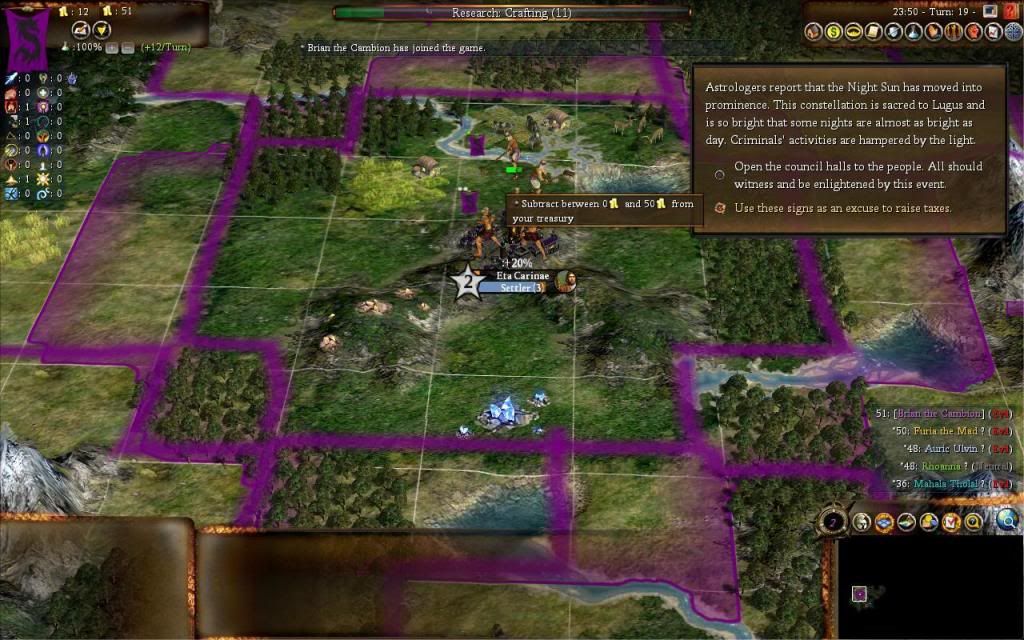This screenshot has width=1024, height=640.
Task: Open the Civilopedia red question mark
Action: tap(1009, 11)
